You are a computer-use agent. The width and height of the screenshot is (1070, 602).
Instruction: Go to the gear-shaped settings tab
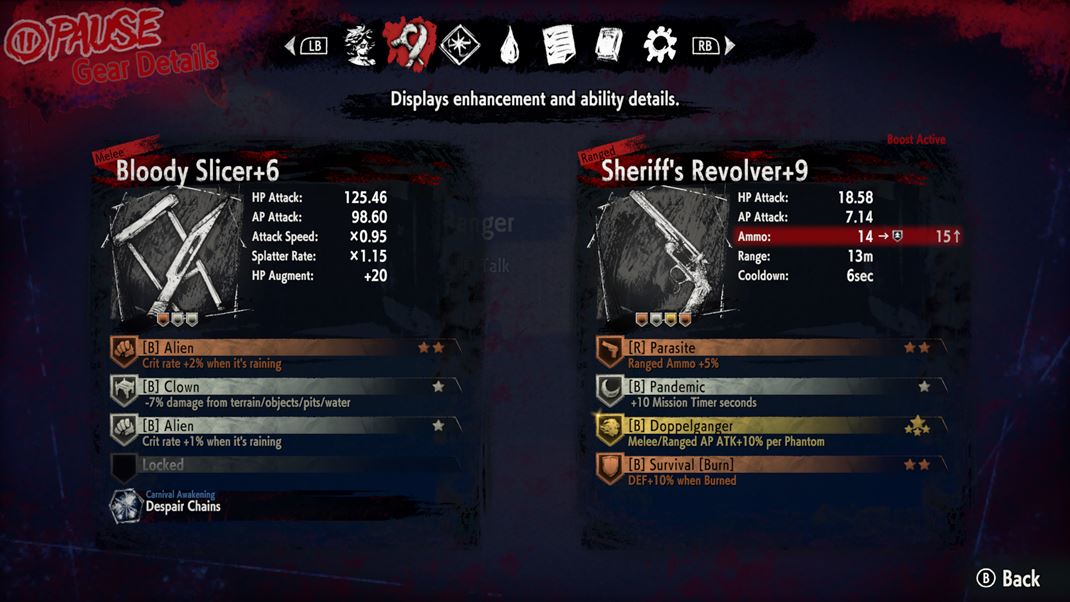[x=660, y=46]
